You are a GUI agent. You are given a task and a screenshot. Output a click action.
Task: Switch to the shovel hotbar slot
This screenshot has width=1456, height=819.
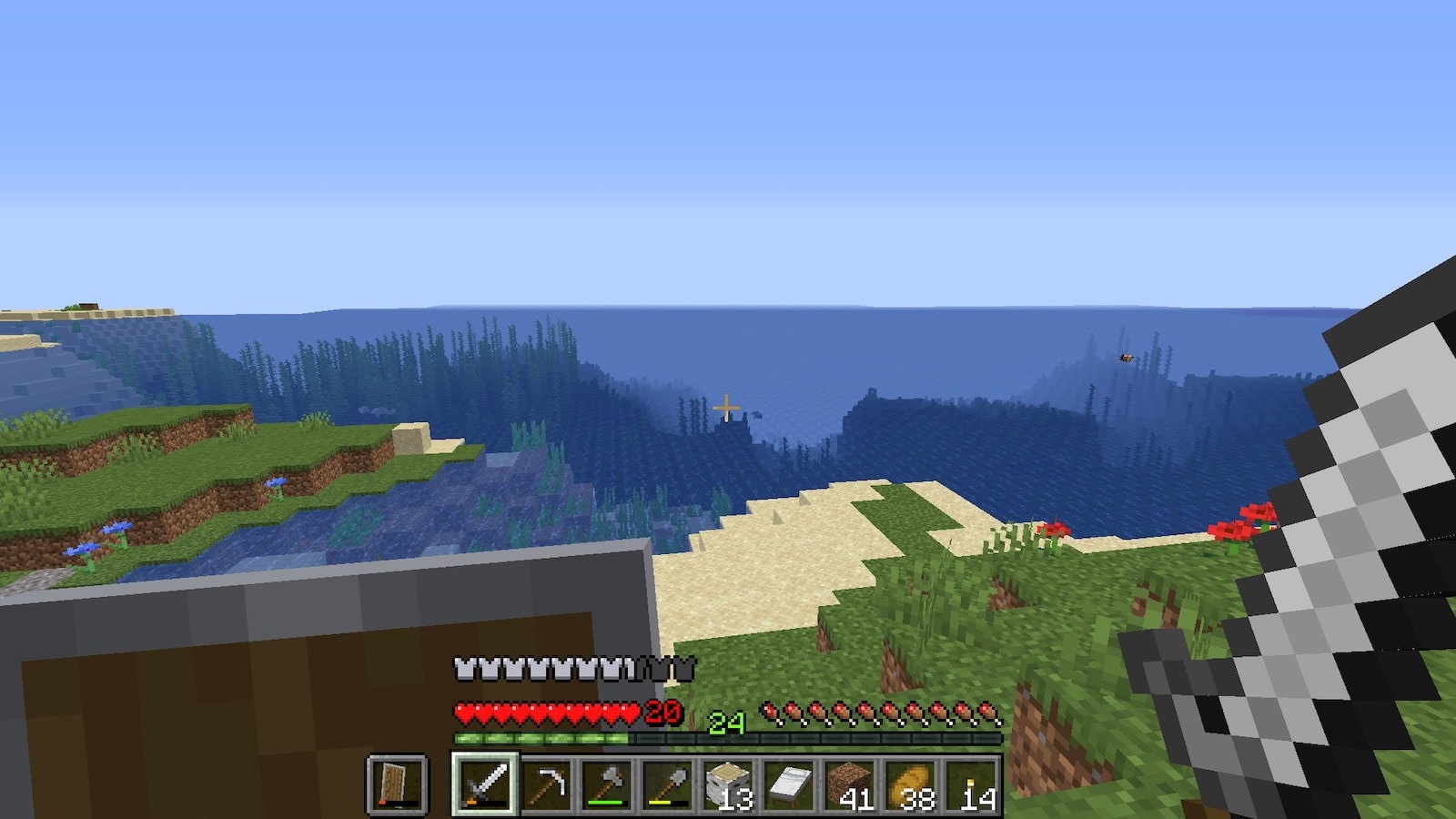pos(668,784)
